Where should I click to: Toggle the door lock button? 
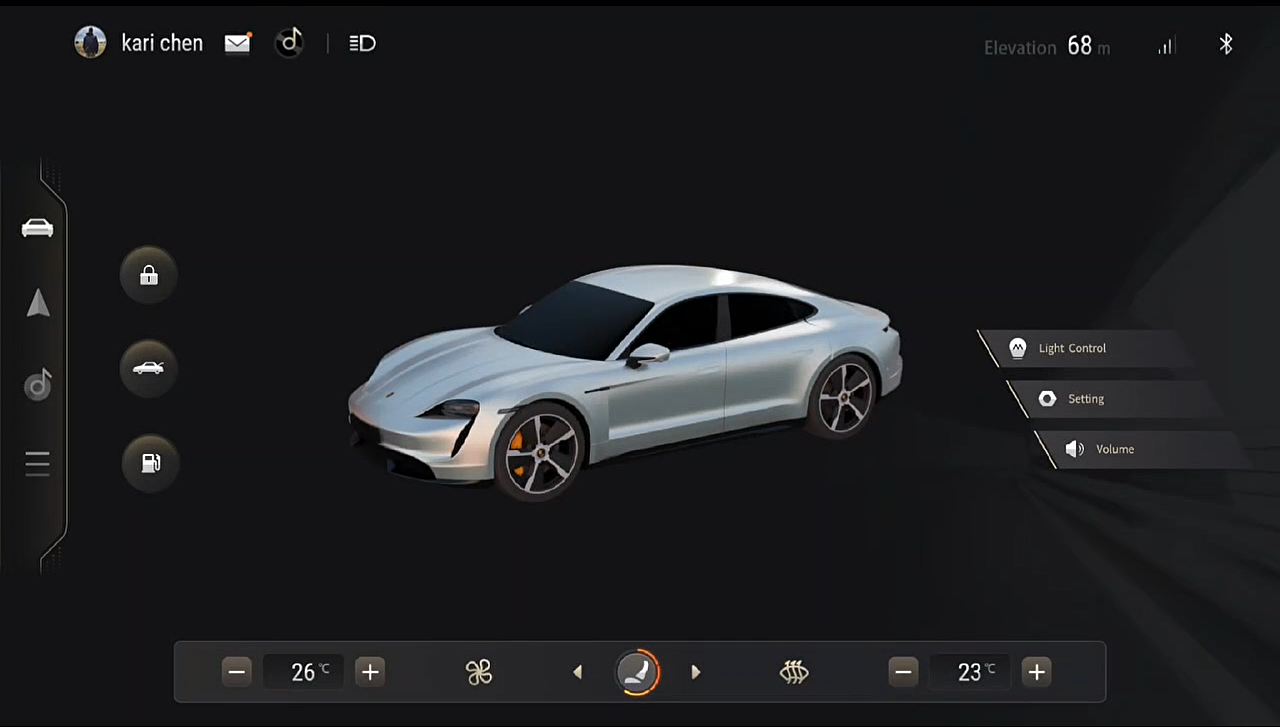[x=149, y=275]
